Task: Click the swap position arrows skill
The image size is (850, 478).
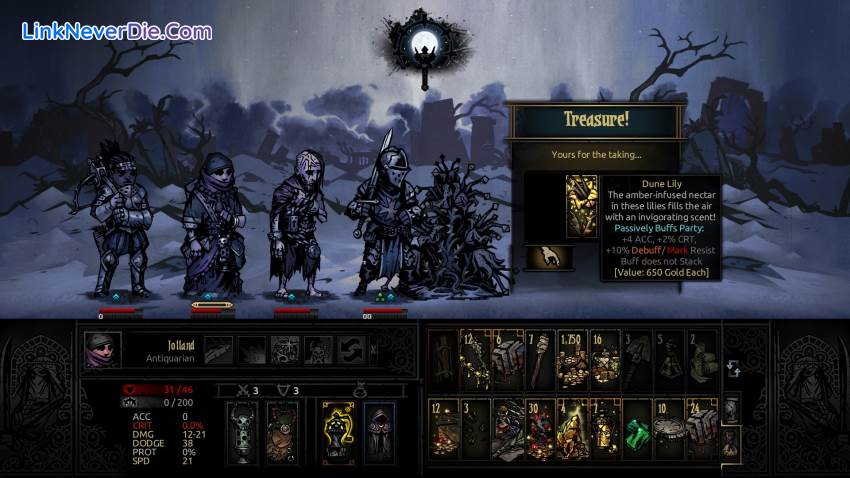Action: [351, 349]
